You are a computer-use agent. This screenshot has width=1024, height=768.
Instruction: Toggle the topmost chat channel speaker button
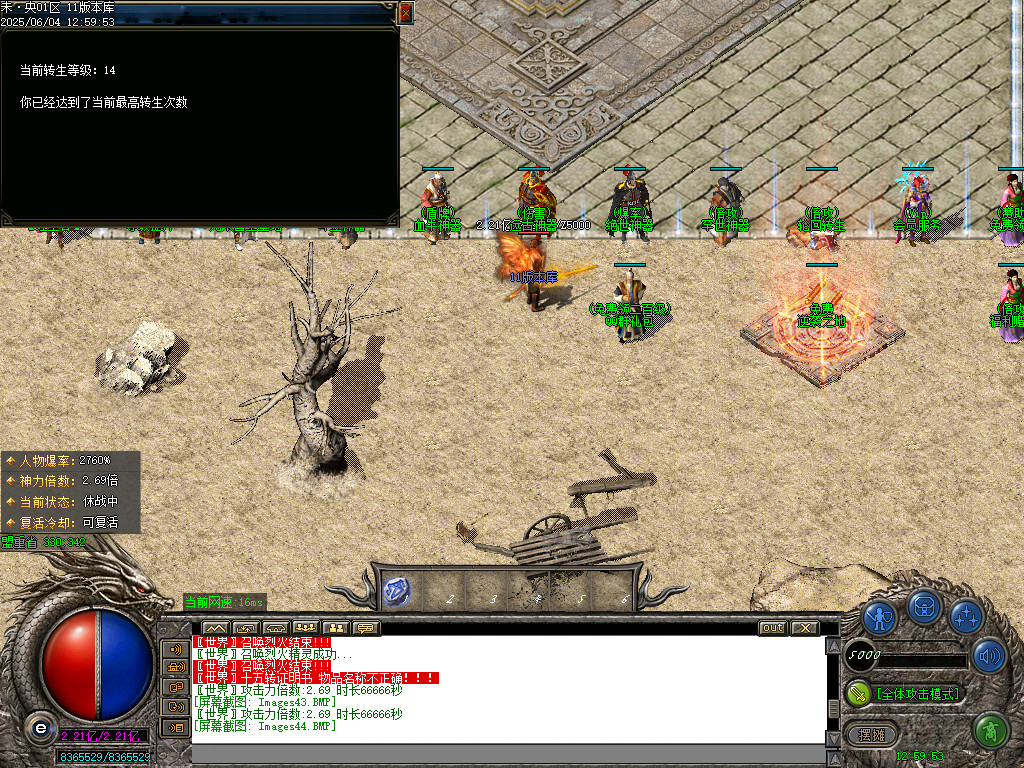[x=175, y=649]
